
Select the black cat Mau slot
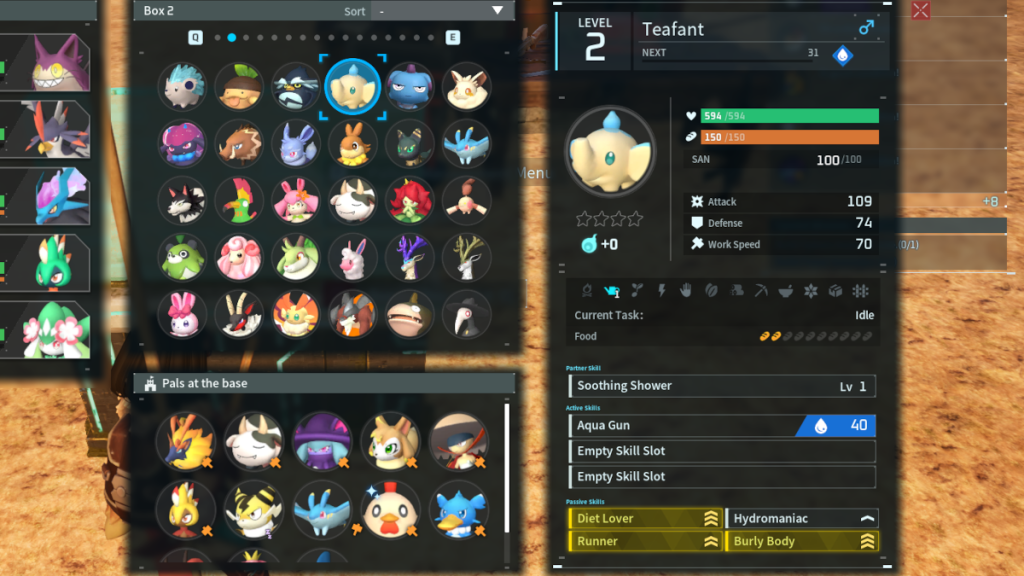tap(409, 144)
